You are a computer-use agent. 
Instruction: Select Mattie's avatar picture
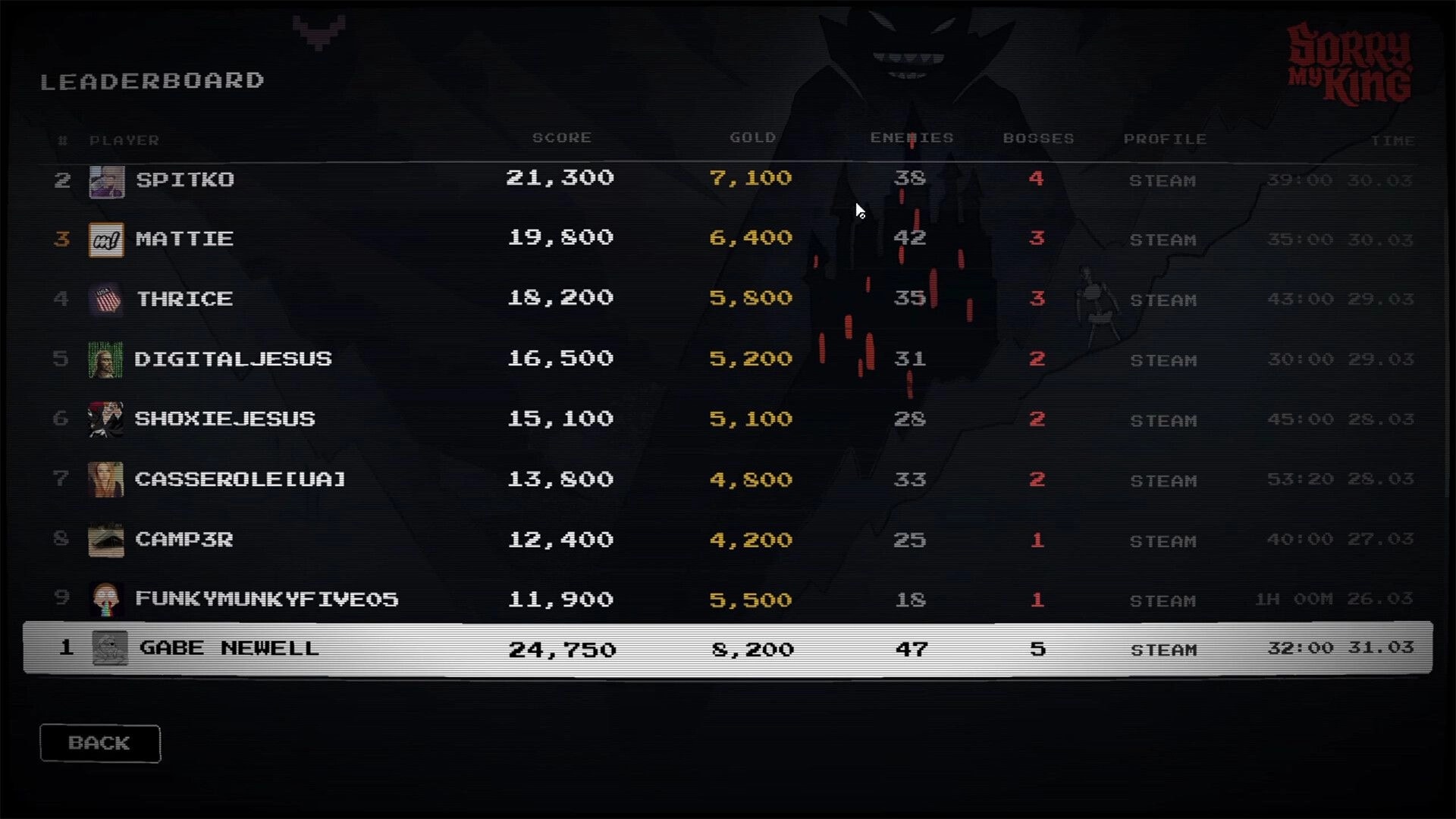[106, 239]
